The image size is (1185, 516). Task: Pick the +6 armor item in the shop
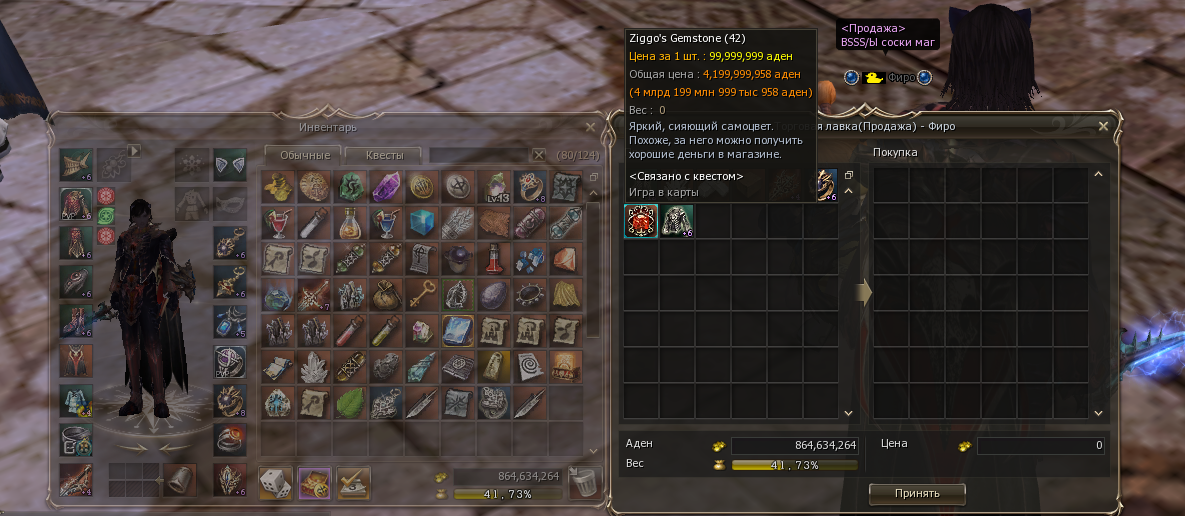[x=677, y=221]
